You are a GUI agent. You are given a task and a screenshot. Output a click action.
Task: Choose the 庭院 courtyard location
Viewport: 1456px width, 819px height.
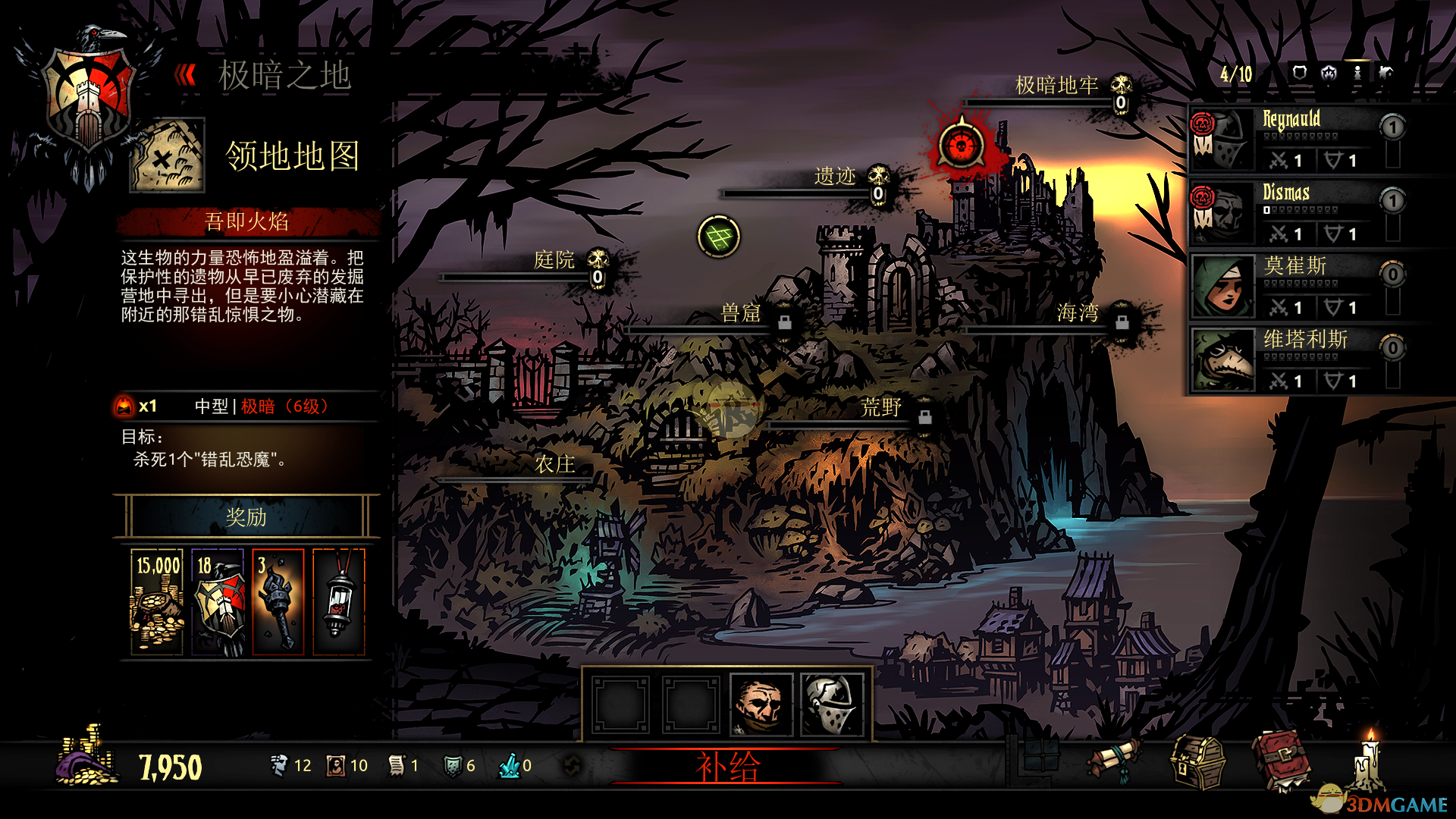coord(554,260)
